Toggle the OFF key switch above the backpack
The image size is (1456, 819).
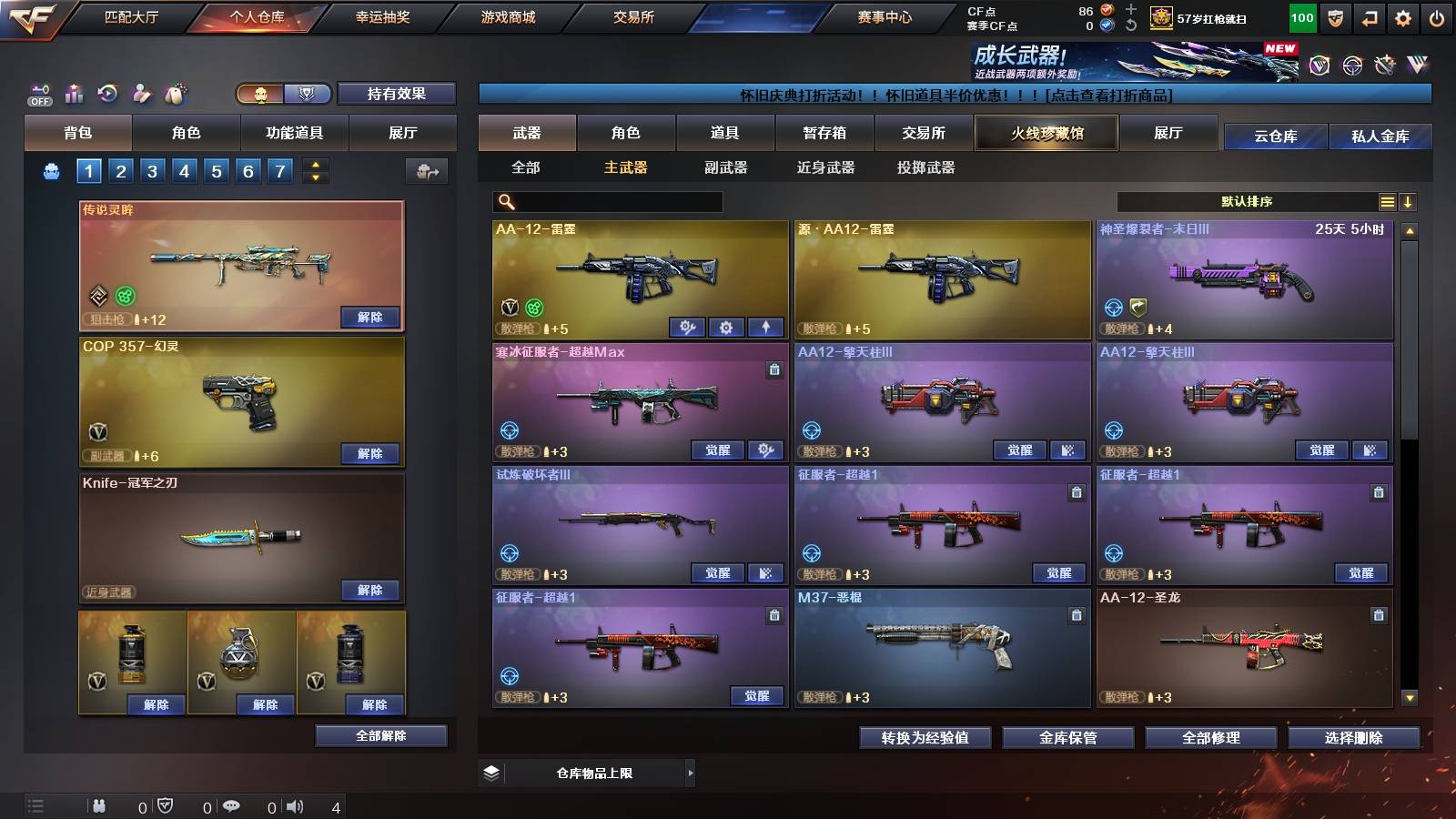click(x=38, y=94)
